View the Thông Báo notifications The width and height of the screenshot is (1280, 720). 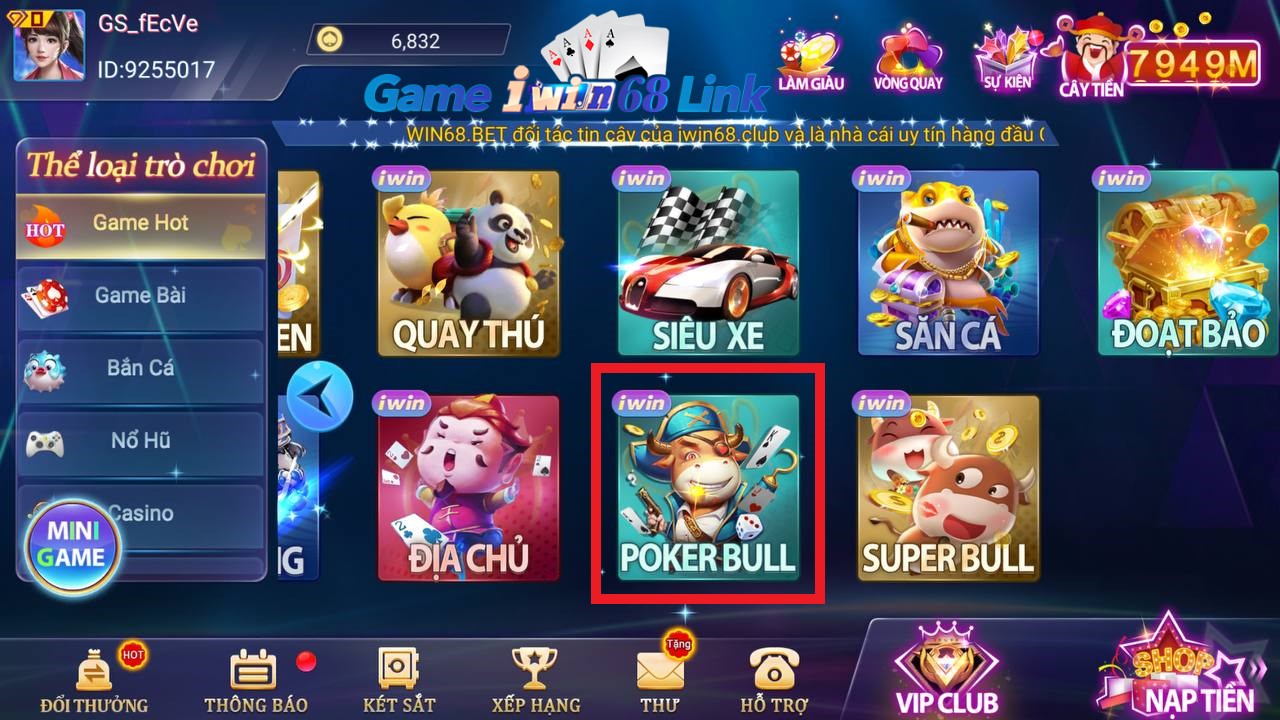[255, 680]
